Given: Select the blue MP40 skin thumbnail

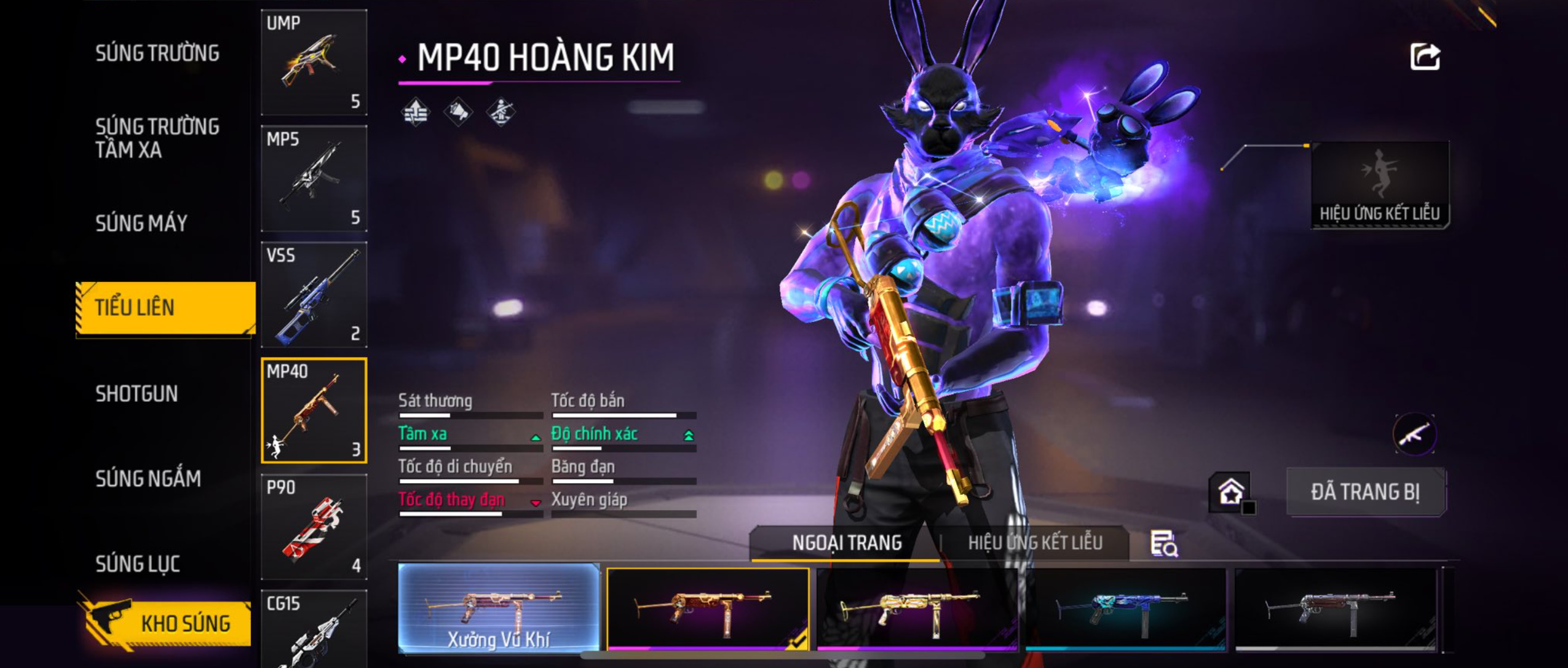Looking at the screenshot, I should click(1125, 609).
